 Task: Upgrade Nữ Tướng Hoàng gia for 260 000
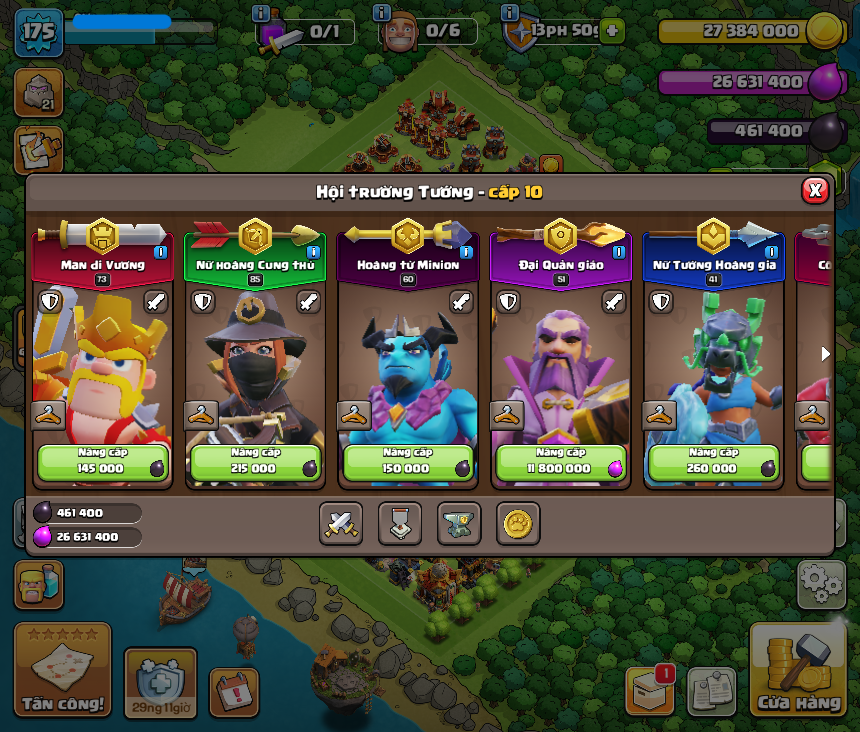tap(714, 462)
